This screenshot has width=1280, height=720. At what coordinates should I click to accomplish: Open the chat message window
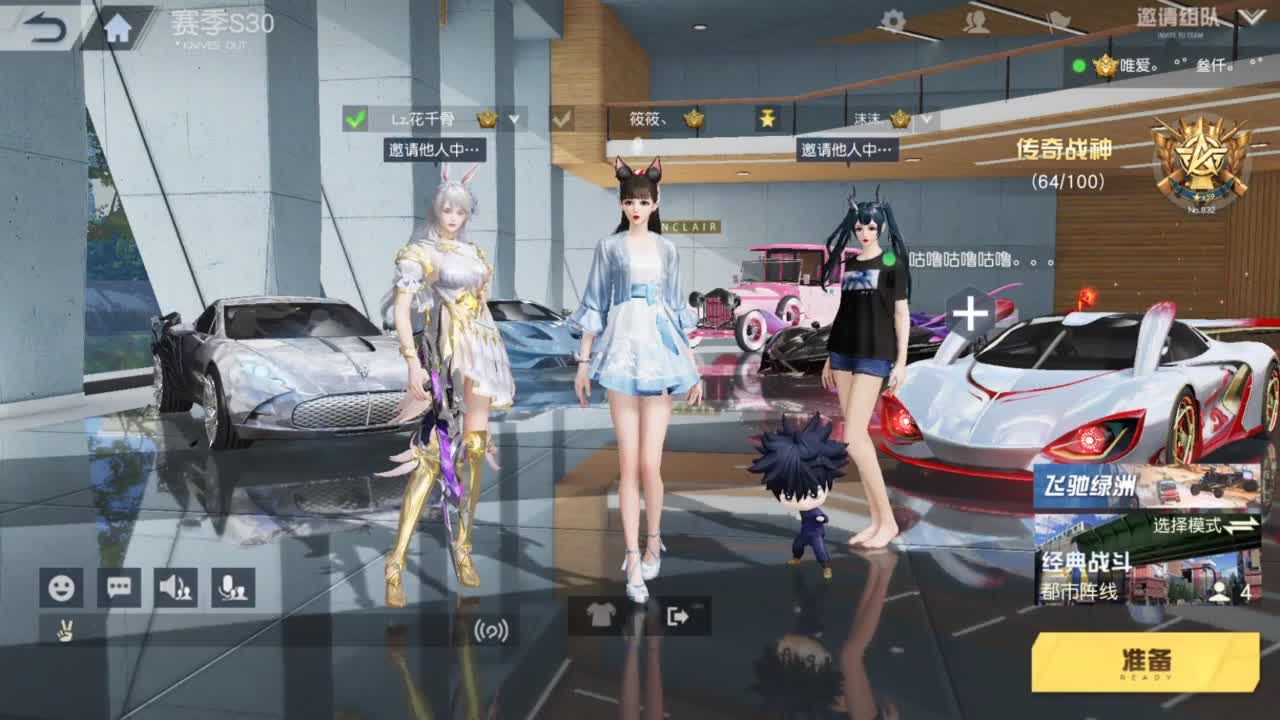click(x=118, y=589)
